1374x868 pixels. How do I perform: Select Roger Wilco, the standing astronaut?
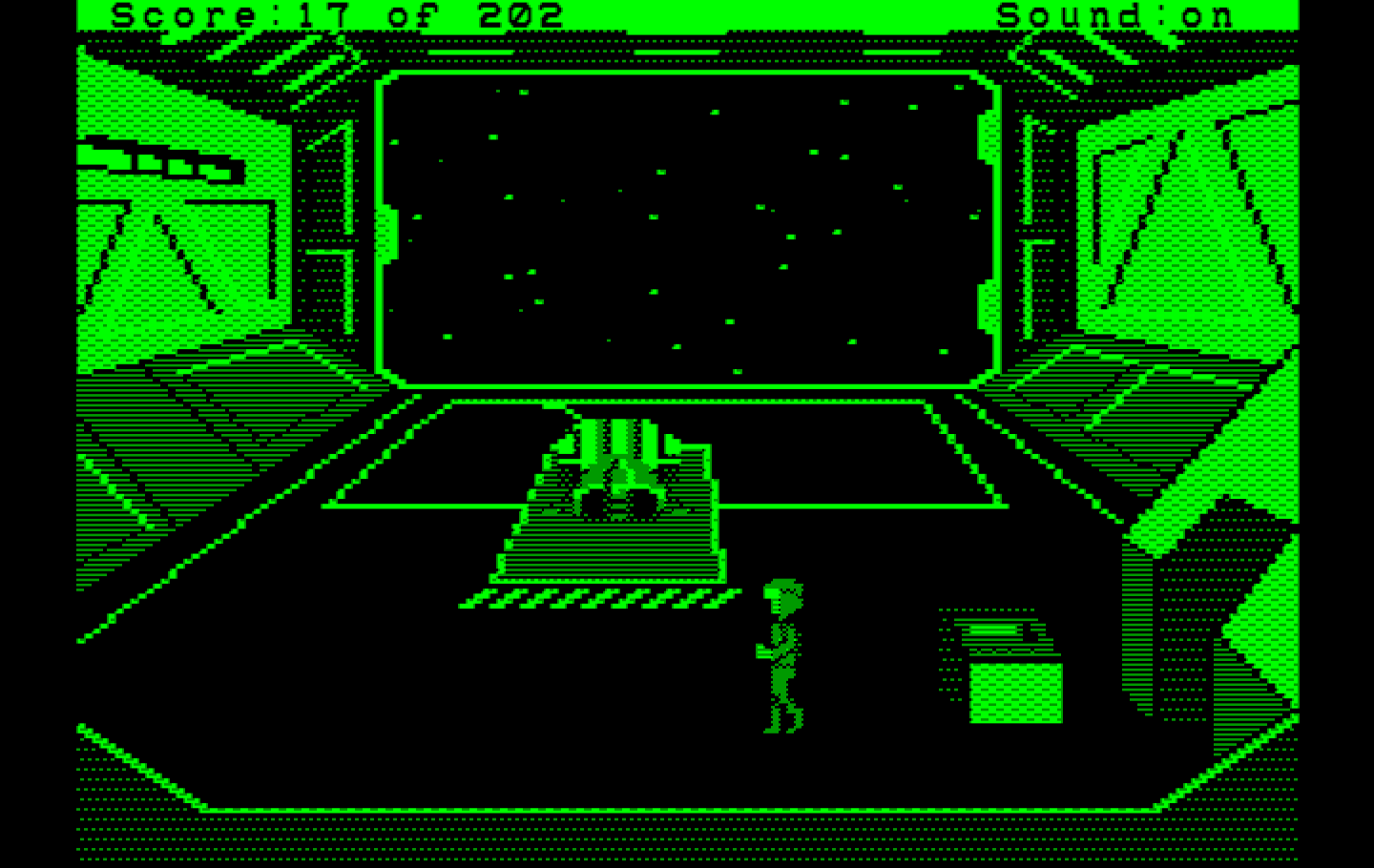[782, 658]
